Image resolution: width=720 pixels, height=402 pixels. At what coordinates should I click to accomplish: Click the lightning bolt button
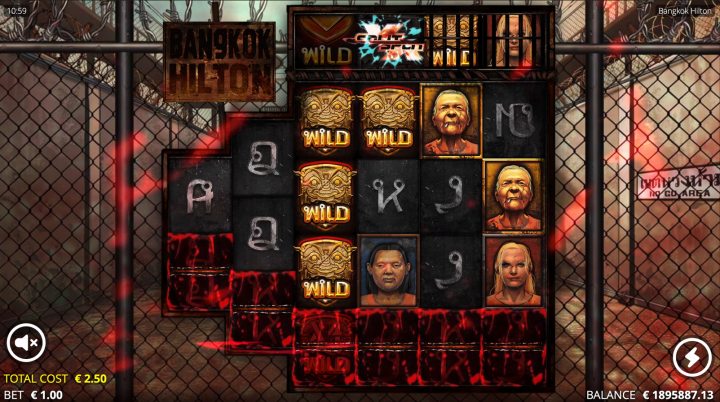[x=691, y=357]
